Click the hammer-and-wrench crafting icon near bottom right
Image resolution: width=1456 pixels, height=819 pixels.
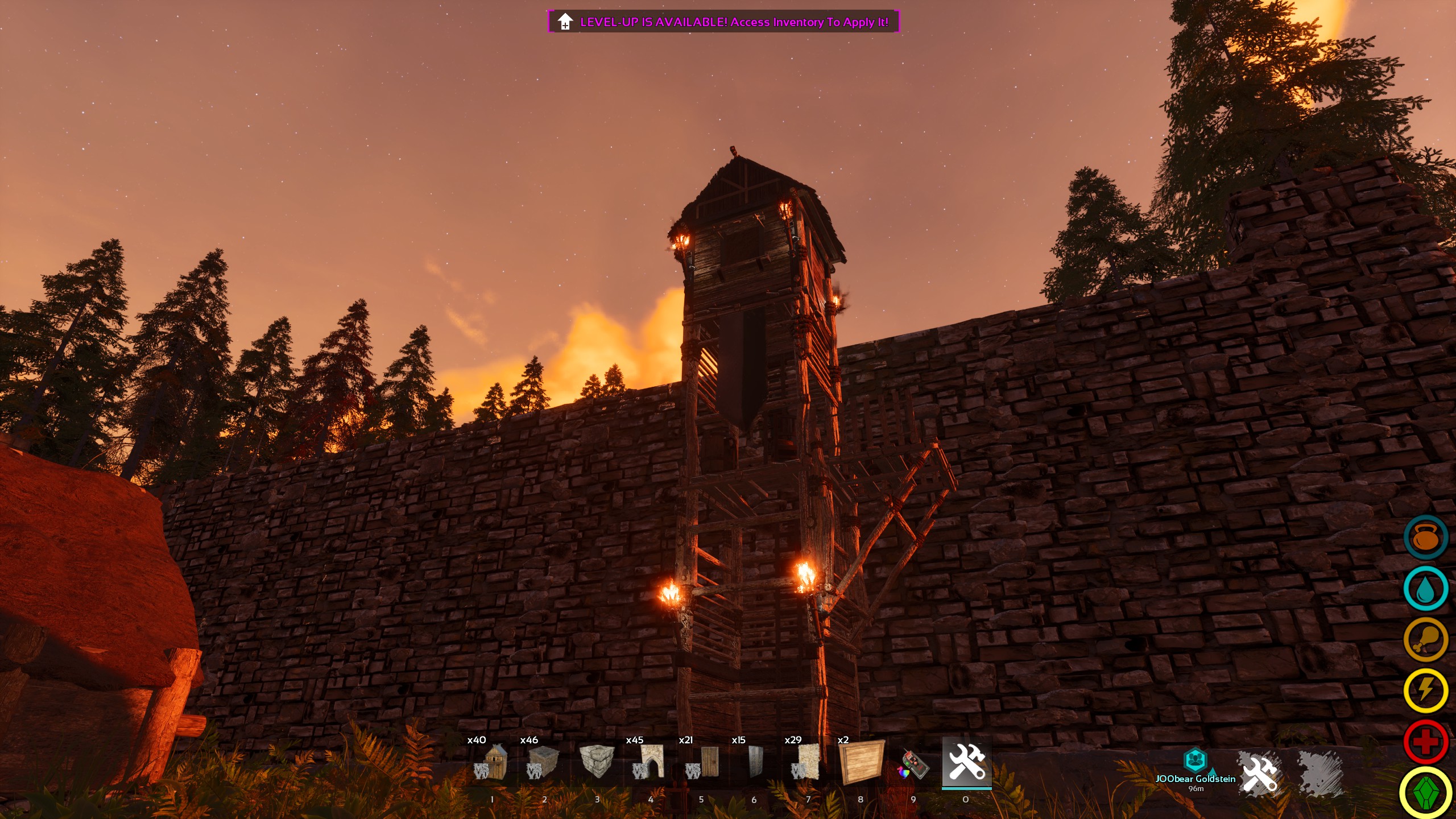[1260, 773]
